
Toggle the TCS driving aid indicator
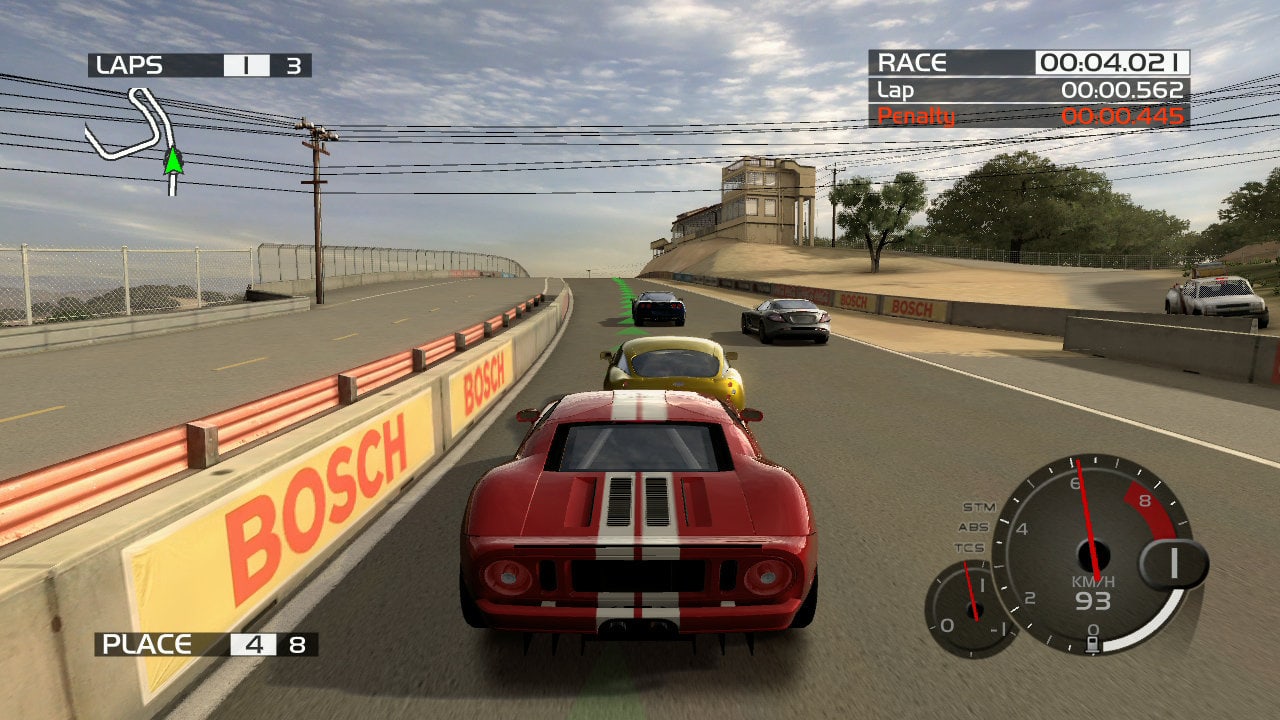[x=968, y=547]
